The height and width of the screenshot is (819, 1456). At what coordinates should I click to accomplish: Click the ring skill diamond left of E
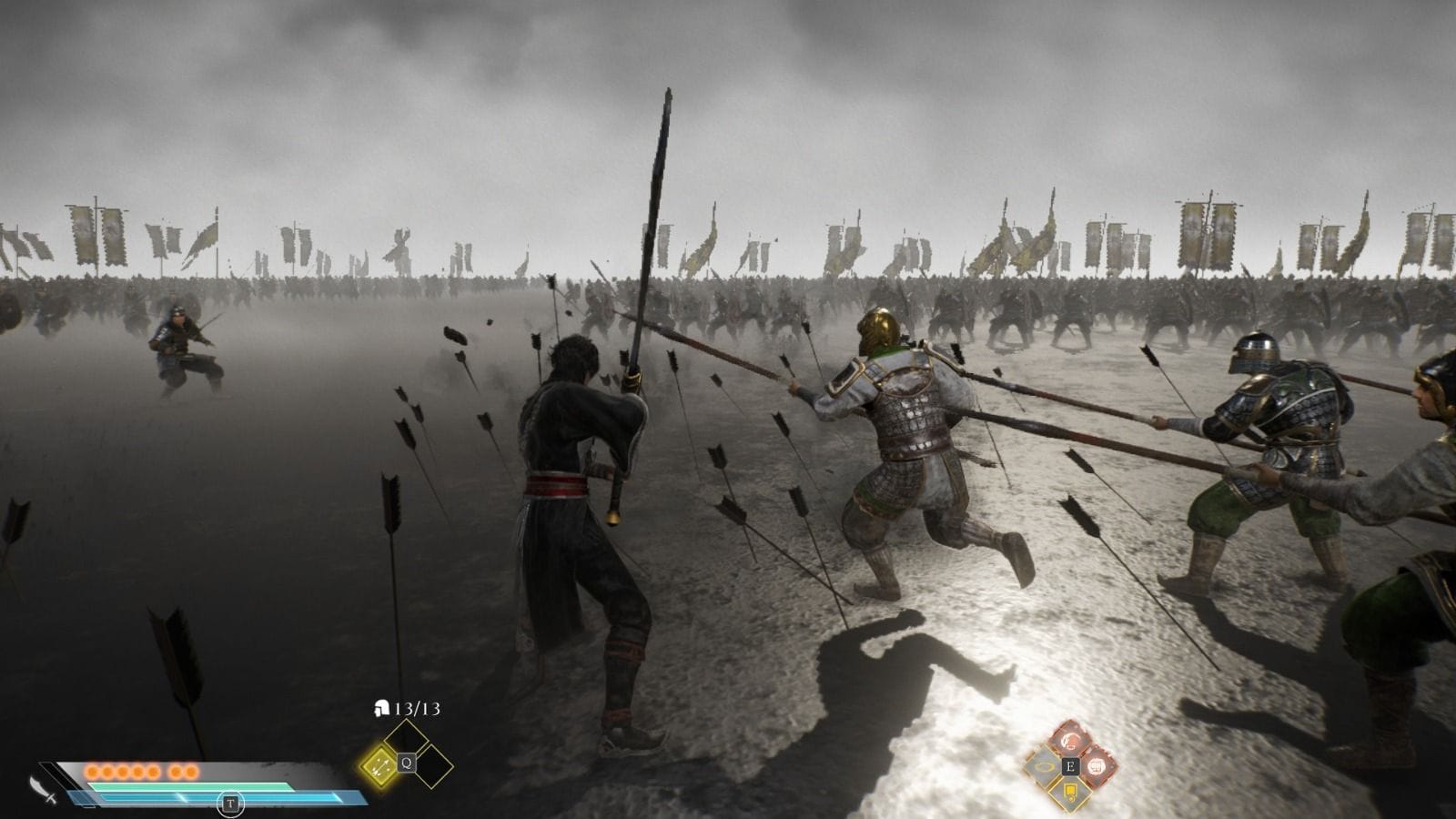click(x=1042, y=766)
